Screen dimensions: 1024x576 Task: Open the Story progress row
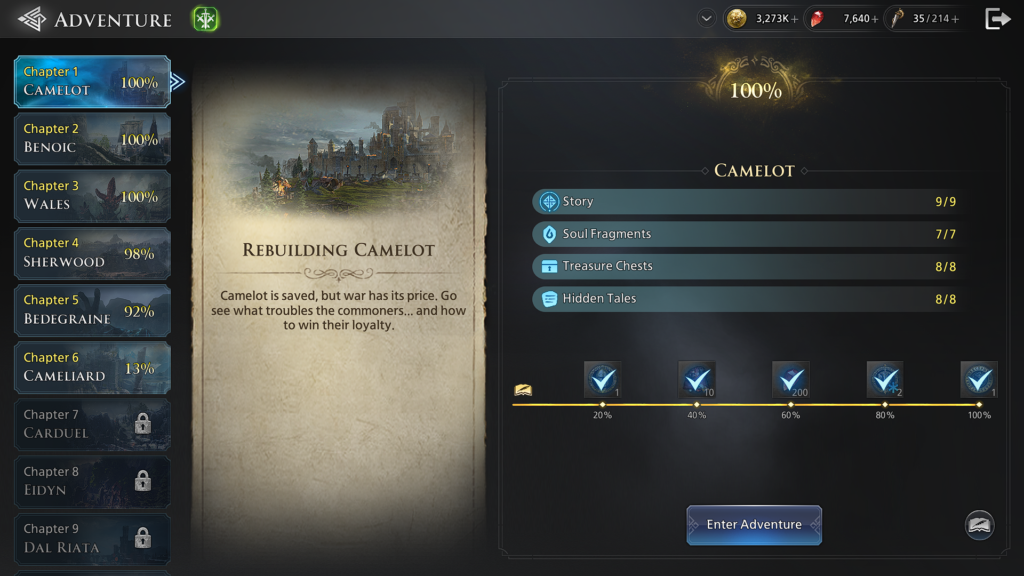[x=746, y=202]
